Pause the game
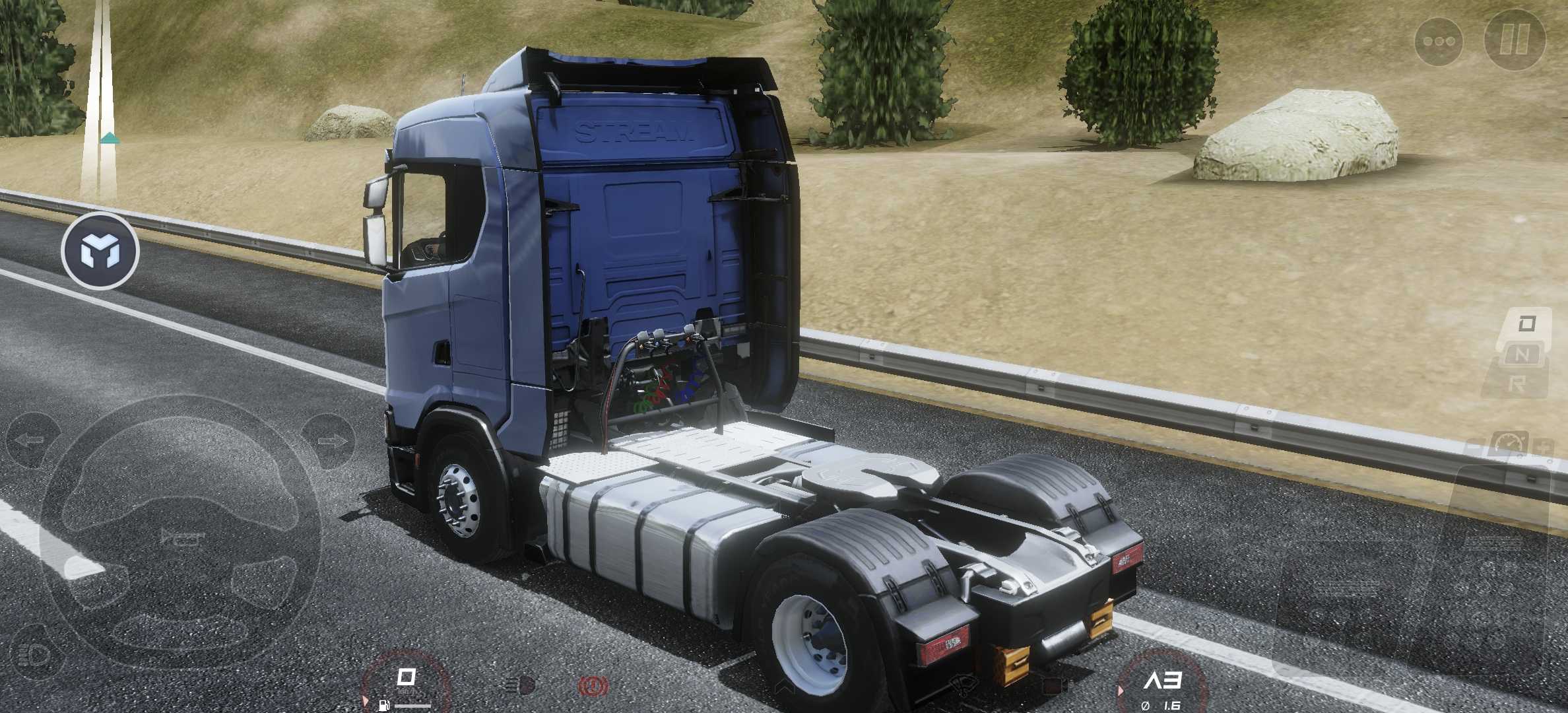 [x=1514, y=39]
